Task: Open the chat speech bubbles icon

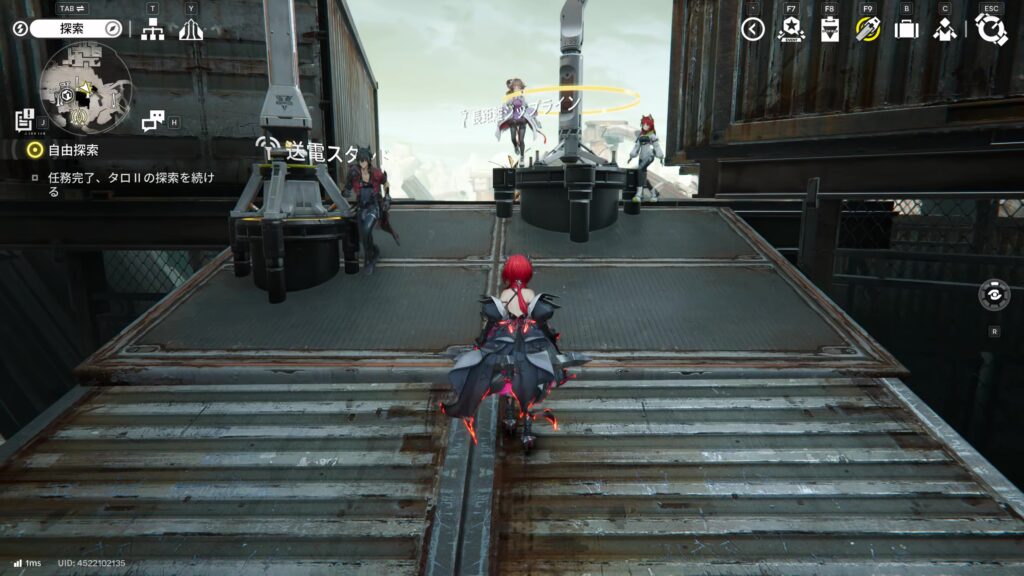Action: pyautogui.click(x=152, y=121)
